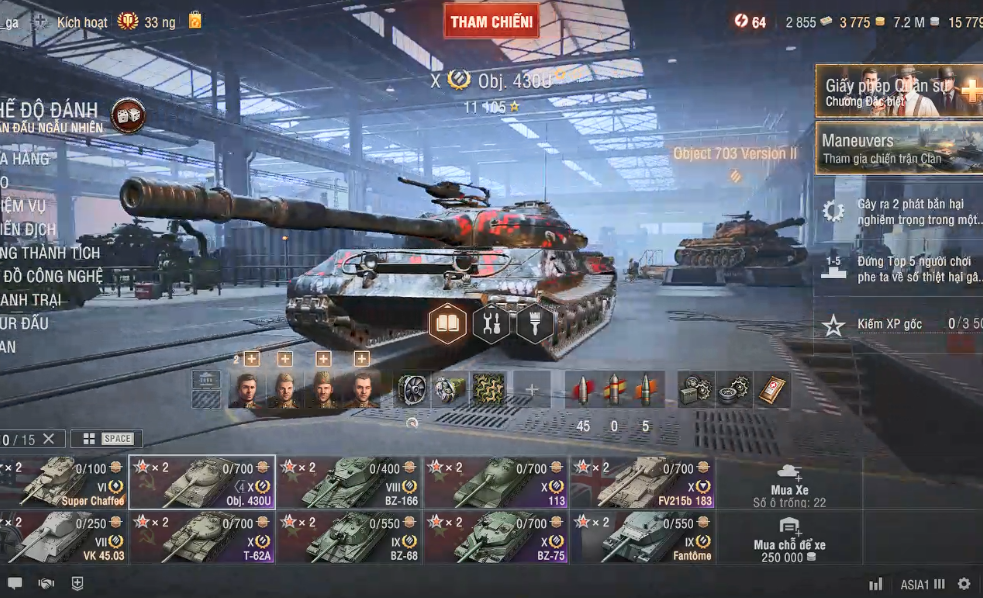Choose the BZ-166 tank in carousel
Viewport: 983px width, 598px height.
tap(349, 482)
